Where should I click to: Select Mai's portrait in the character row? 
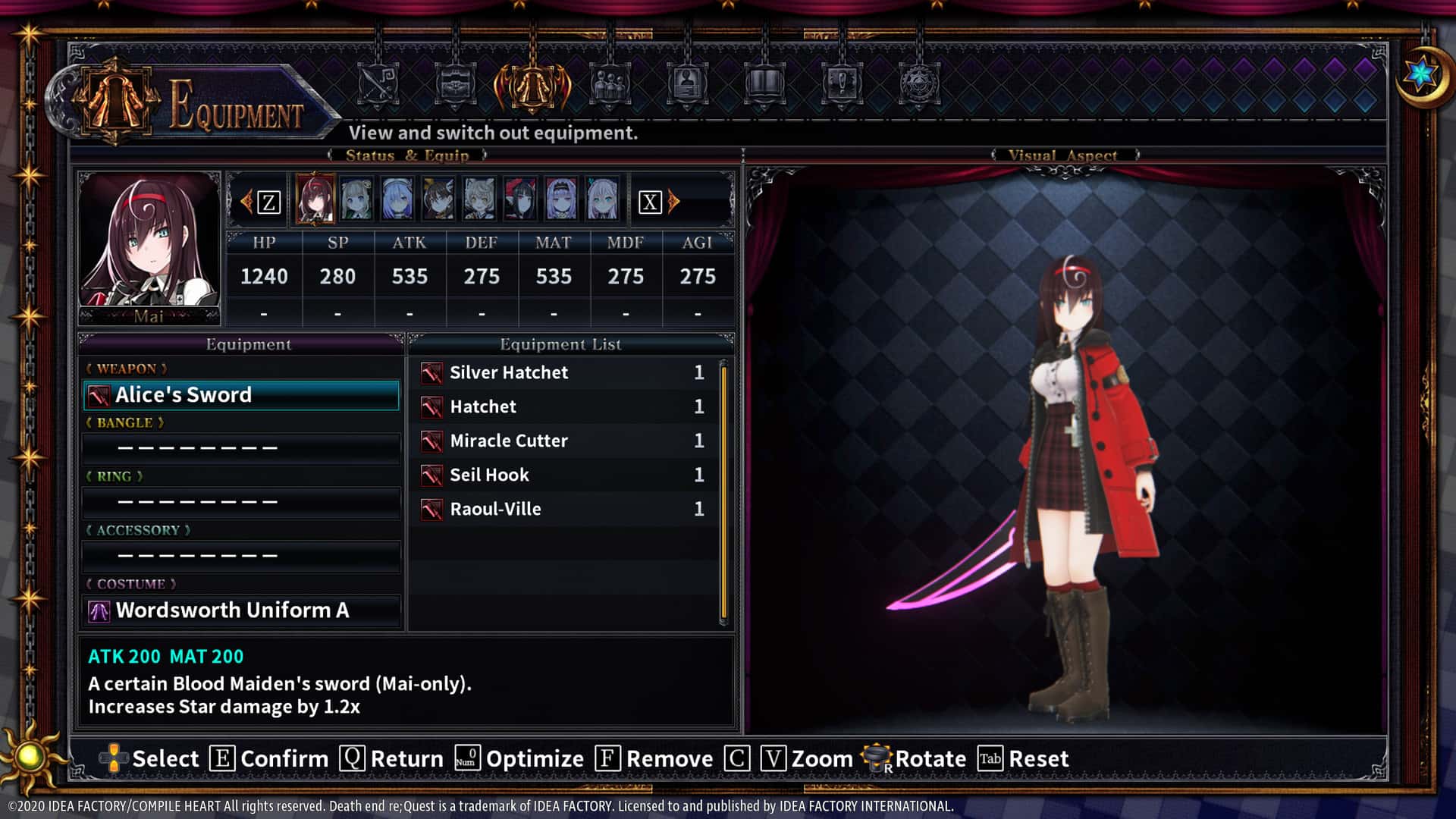[x=315, y=199]
